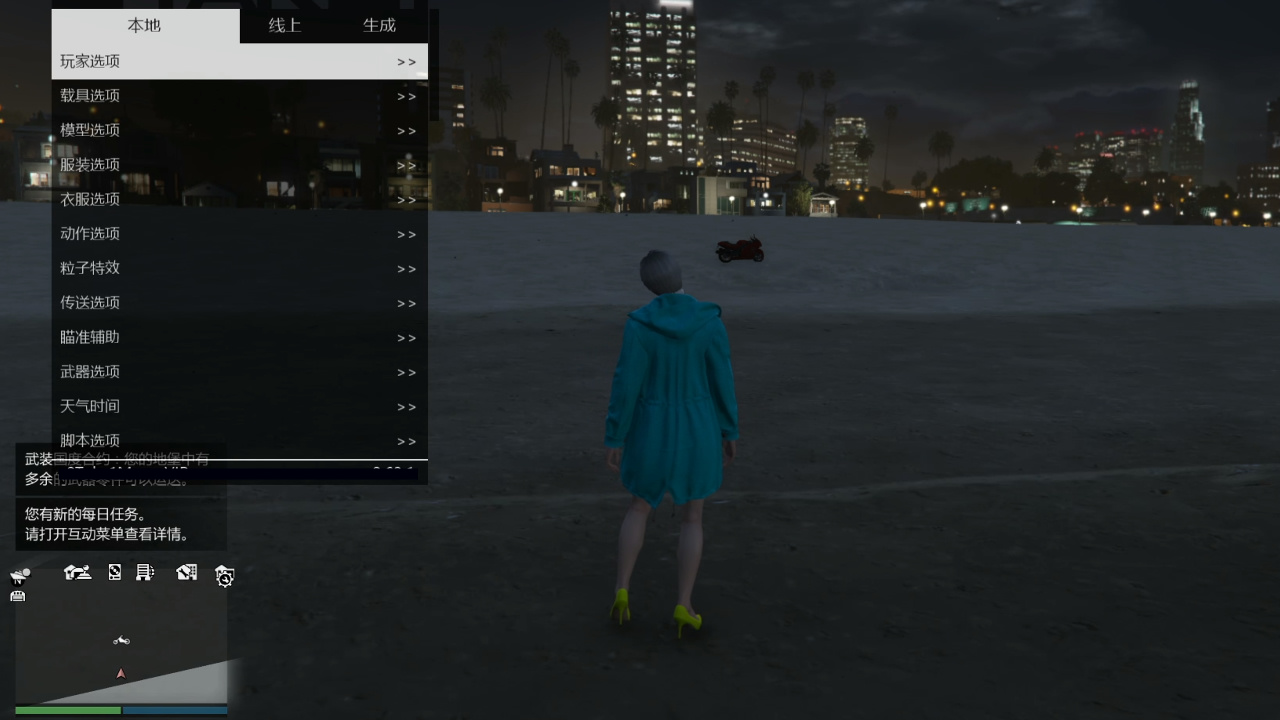Click the 每日任务 notification box

pos(121,524)
